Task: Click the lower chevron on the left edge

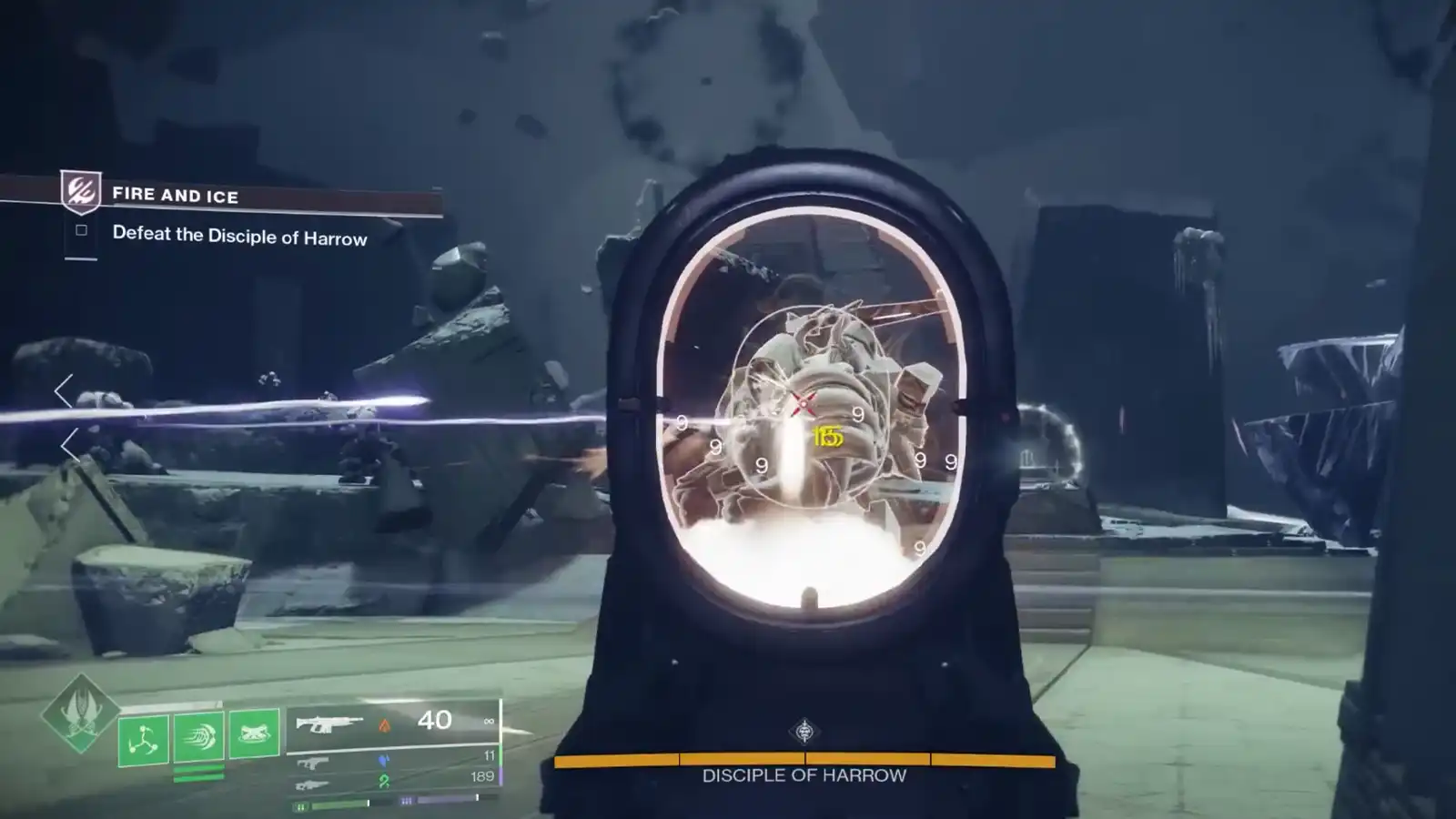Action: pyautogui.click(x=66, y=446)
